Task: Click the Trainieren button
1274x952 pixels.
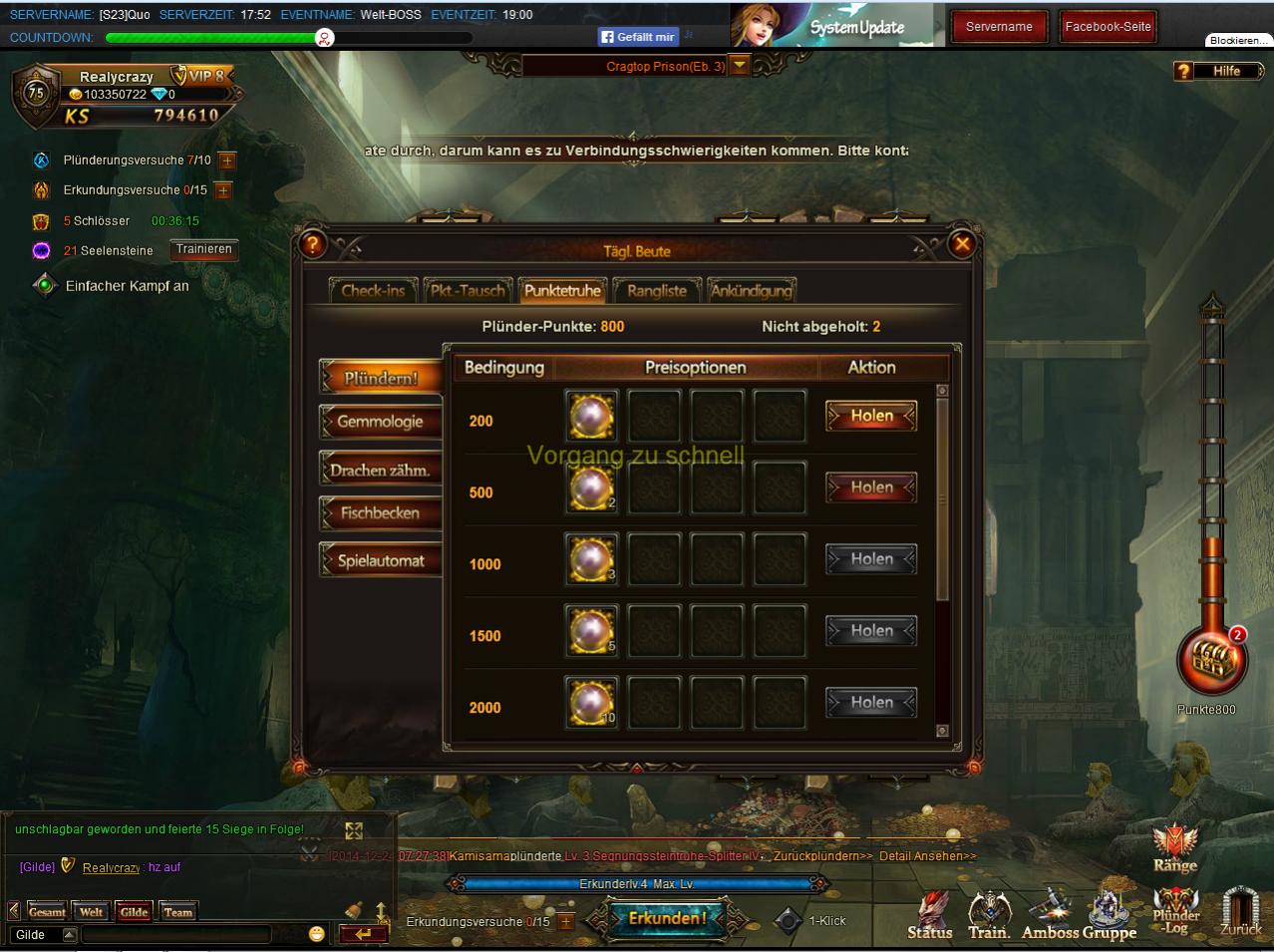Action: (x=203, y=249)
